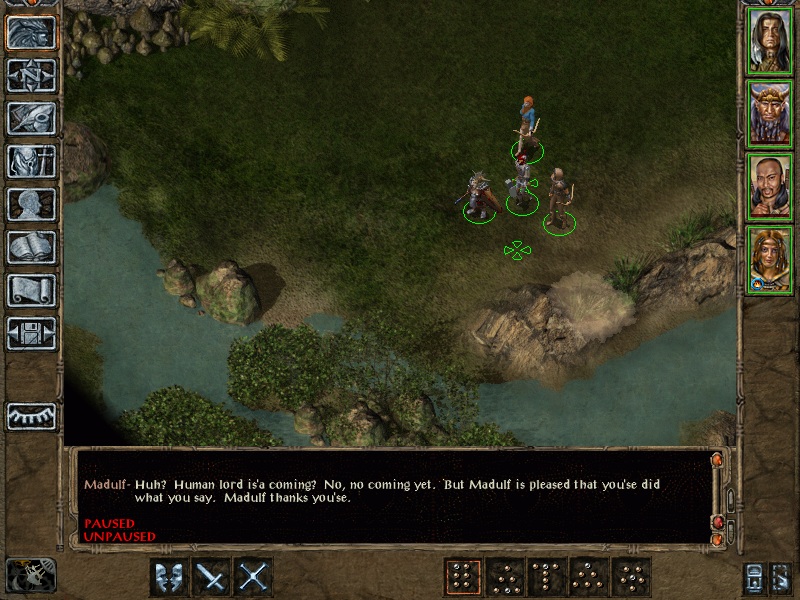This screenshot has height=600, width=800.
Task: Open the journal with the quill icon
Action: [32, 119]
